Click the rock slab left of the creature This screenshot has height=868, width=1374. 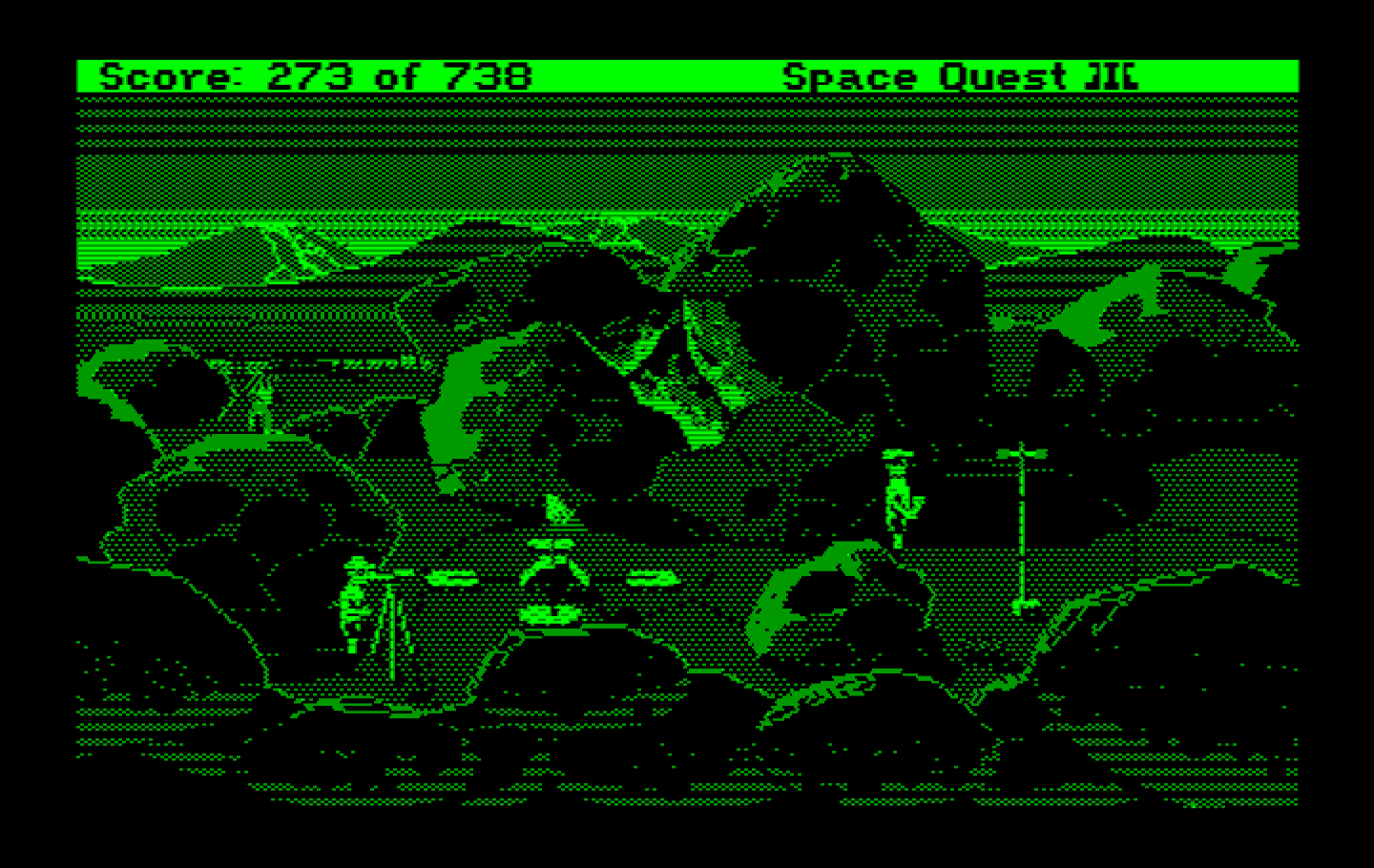(456, 576)
